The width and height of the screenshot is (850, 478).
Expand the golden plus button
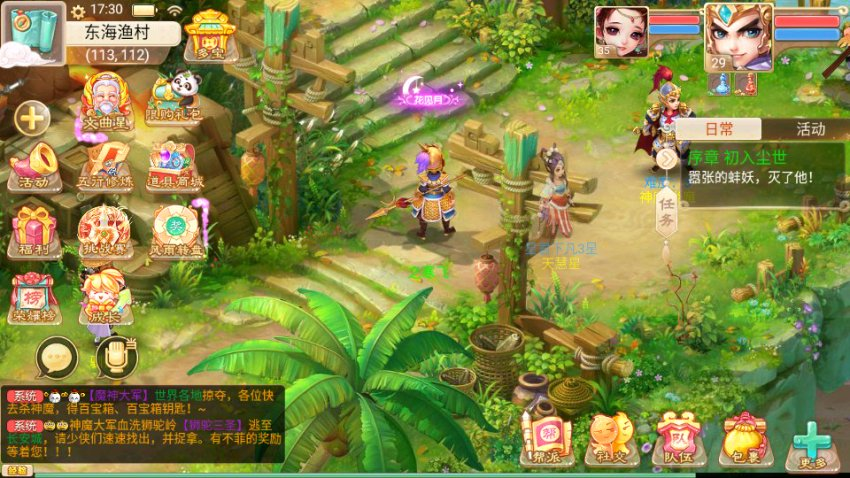[32, 119]
